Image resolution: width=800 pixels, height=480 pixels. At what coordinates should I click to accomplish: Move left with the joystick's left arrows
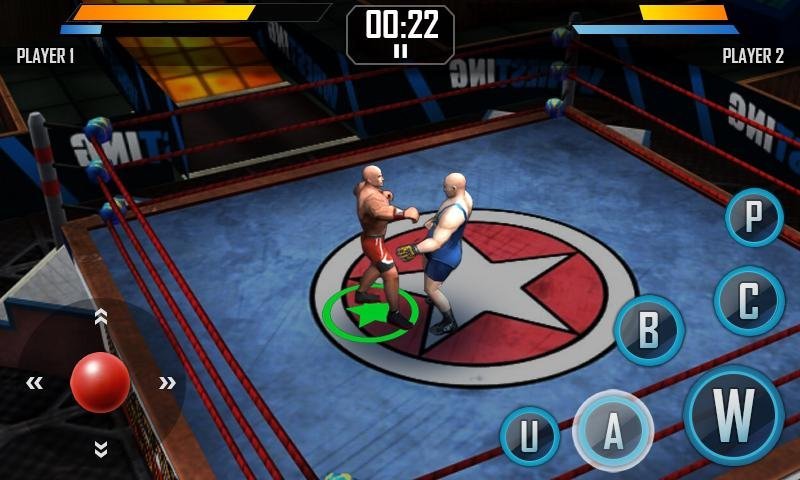[x=35, y=382]
